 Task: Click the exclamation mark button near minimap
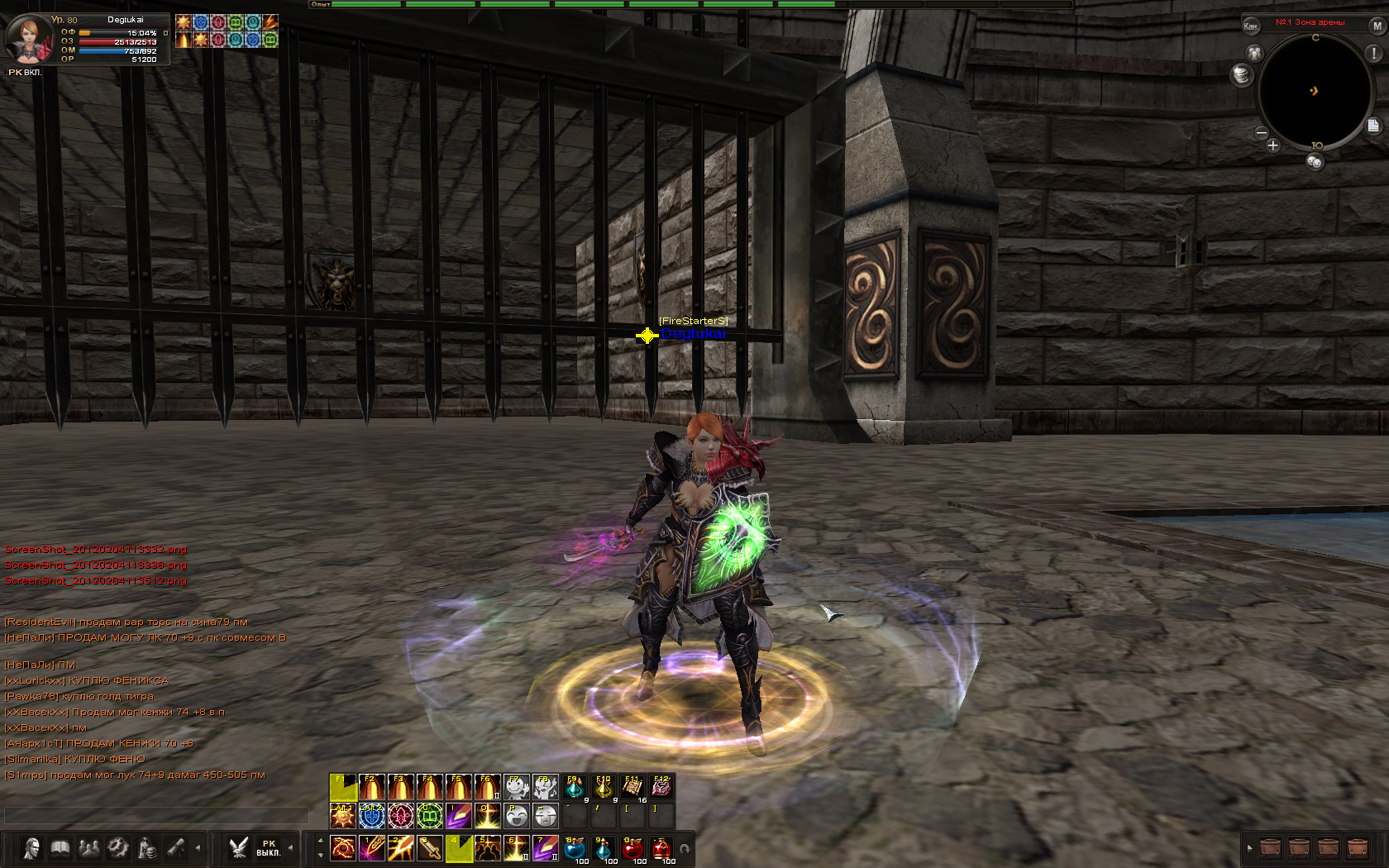pos(1374,54)
